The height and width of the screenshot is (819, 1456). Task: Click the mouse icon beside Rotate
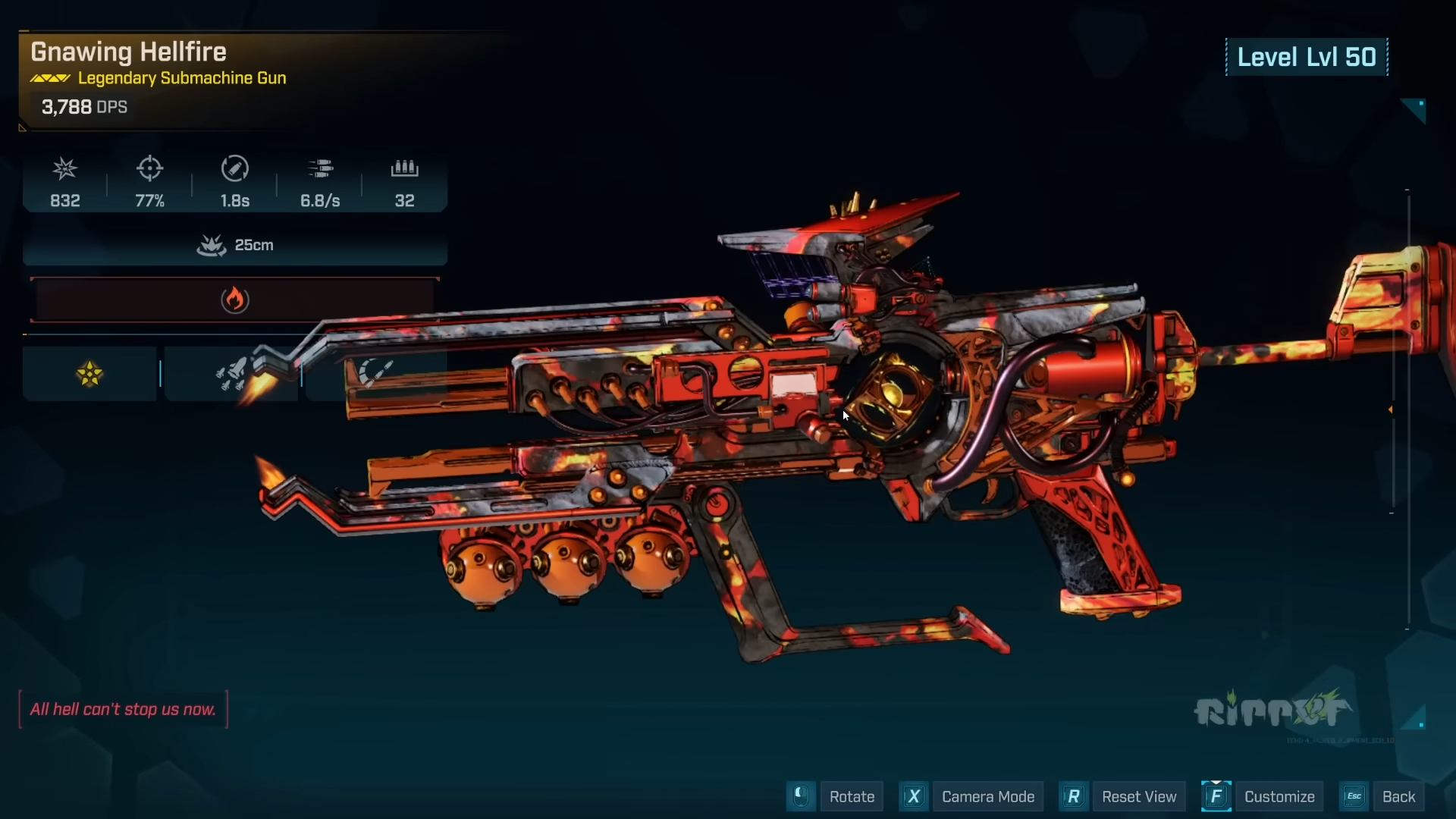click(801, 796)
